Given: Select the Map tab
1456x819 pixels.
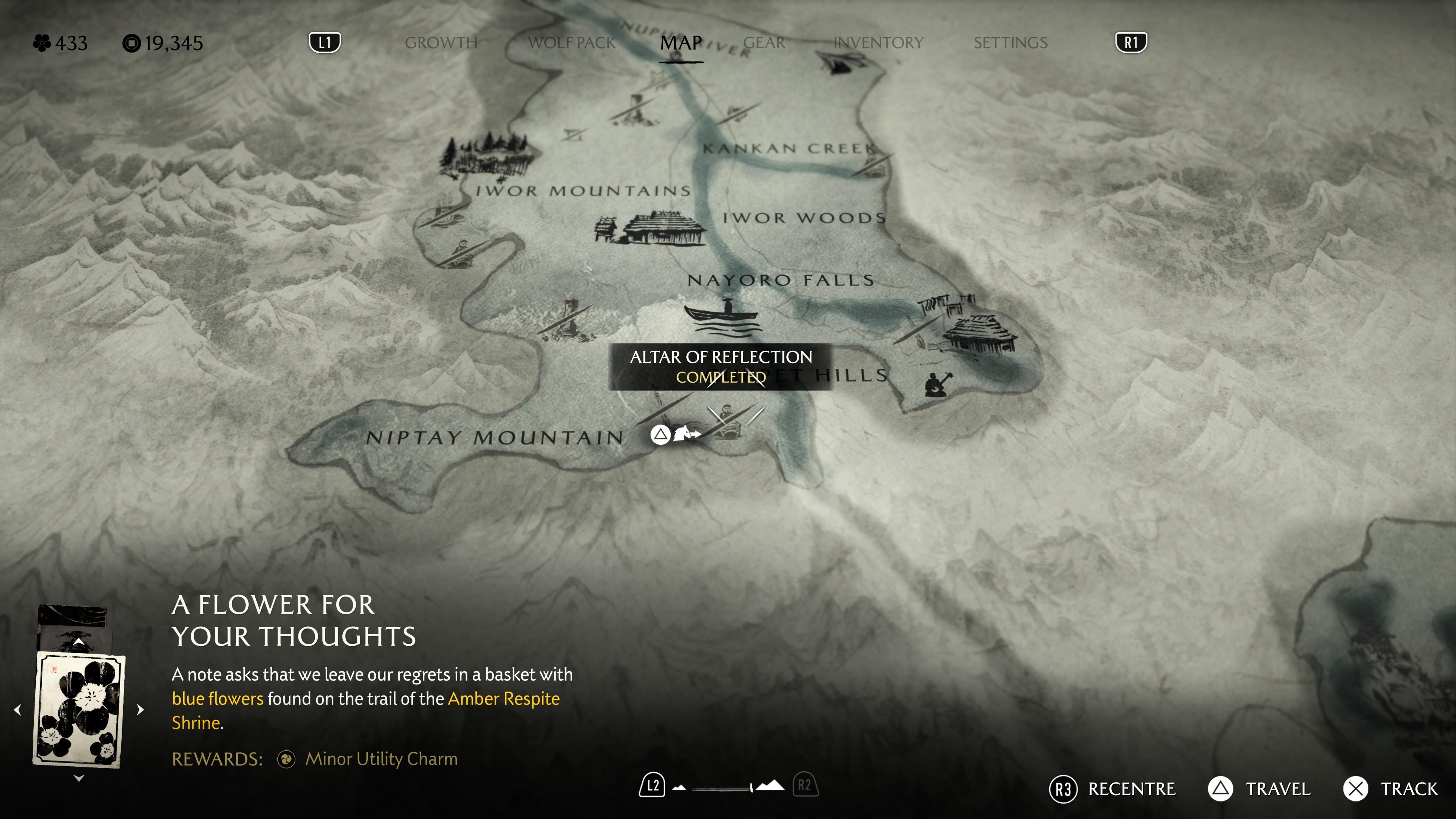Looking at the screenshot, I should (x=681, y=43).
